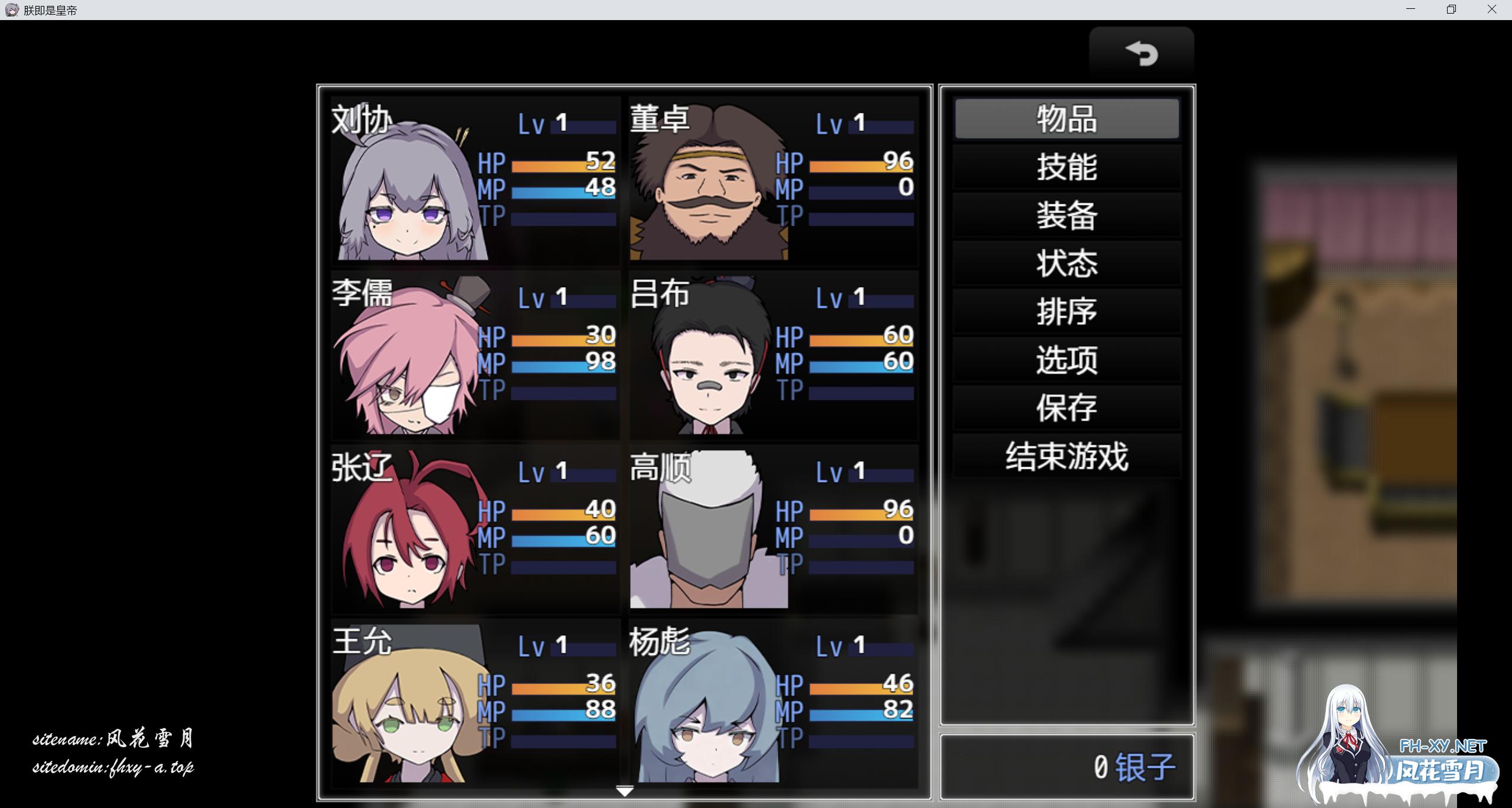Open the 物品 items menu
Viewport: 1512px width, 808px height.
(x=1067, y=119)
